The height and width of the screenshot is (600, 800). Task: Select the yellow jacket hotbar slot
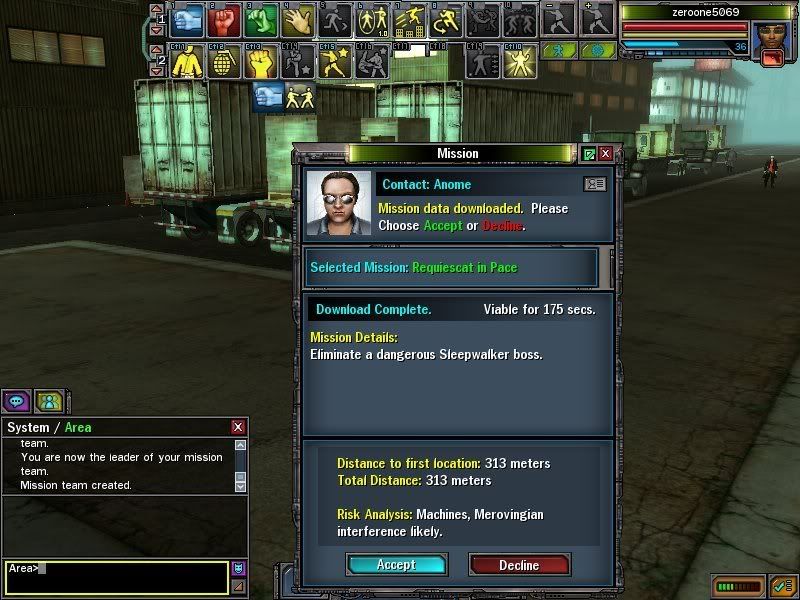coord(188,62)
